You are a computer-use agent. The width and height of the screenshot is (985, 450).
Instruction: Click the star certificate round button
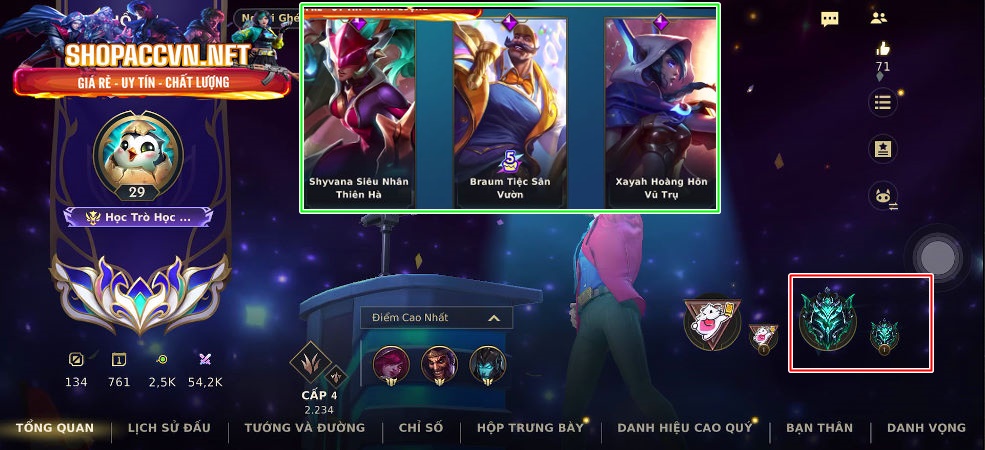point(882,149)
